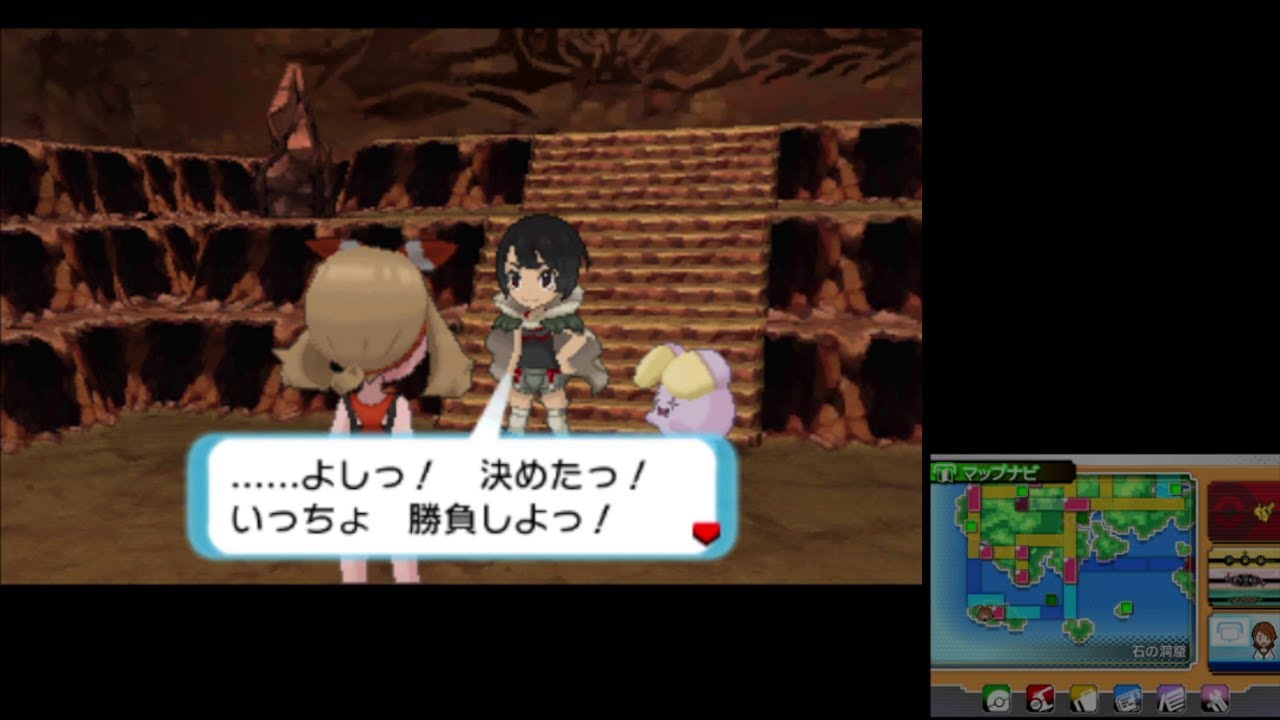This screenshot has width=1280, height=720.
Task: Open the Bag using the yellow icon
Action: click(1084, 698)
